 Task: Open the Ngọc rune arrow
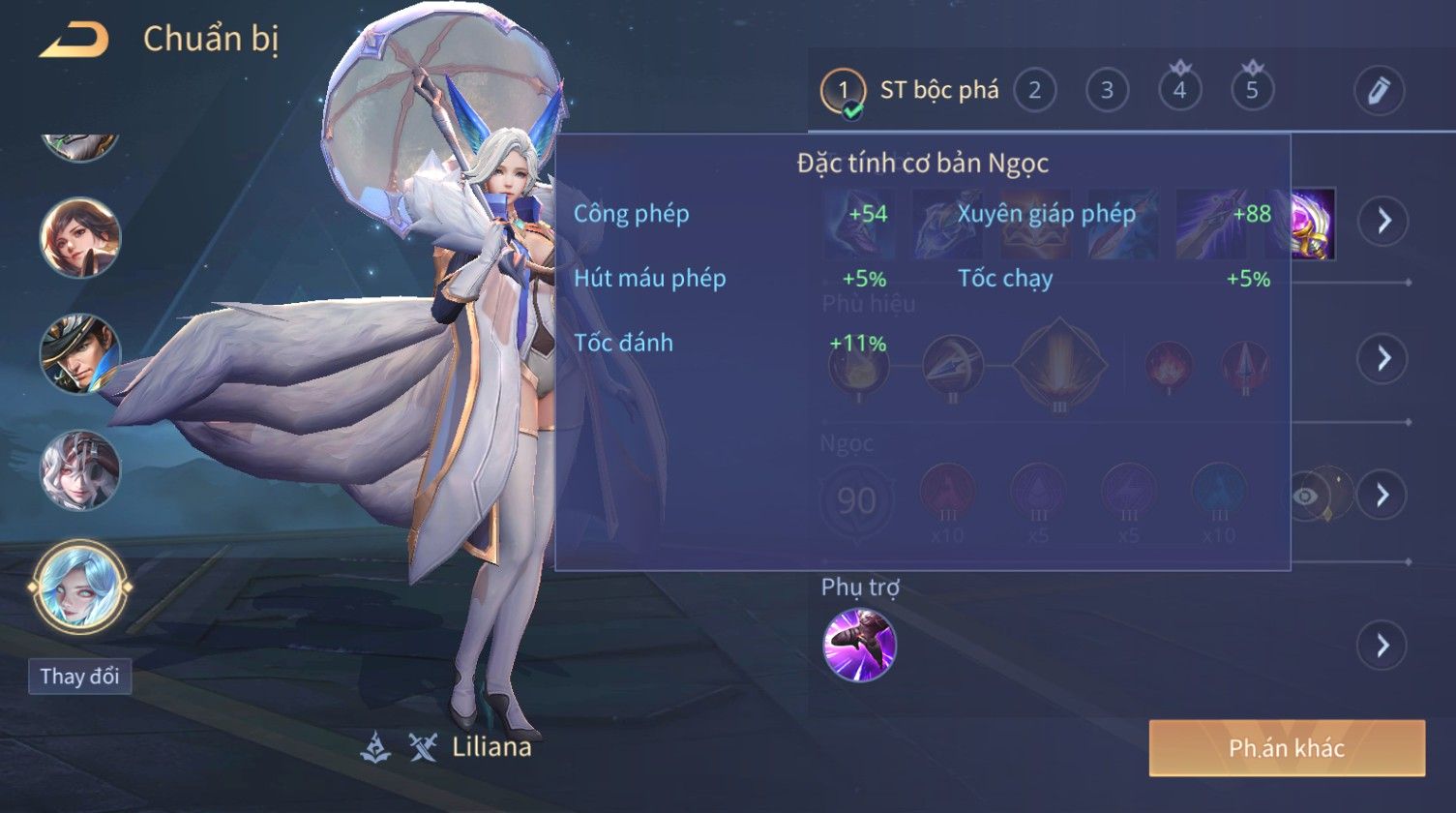coord(1382,495)
